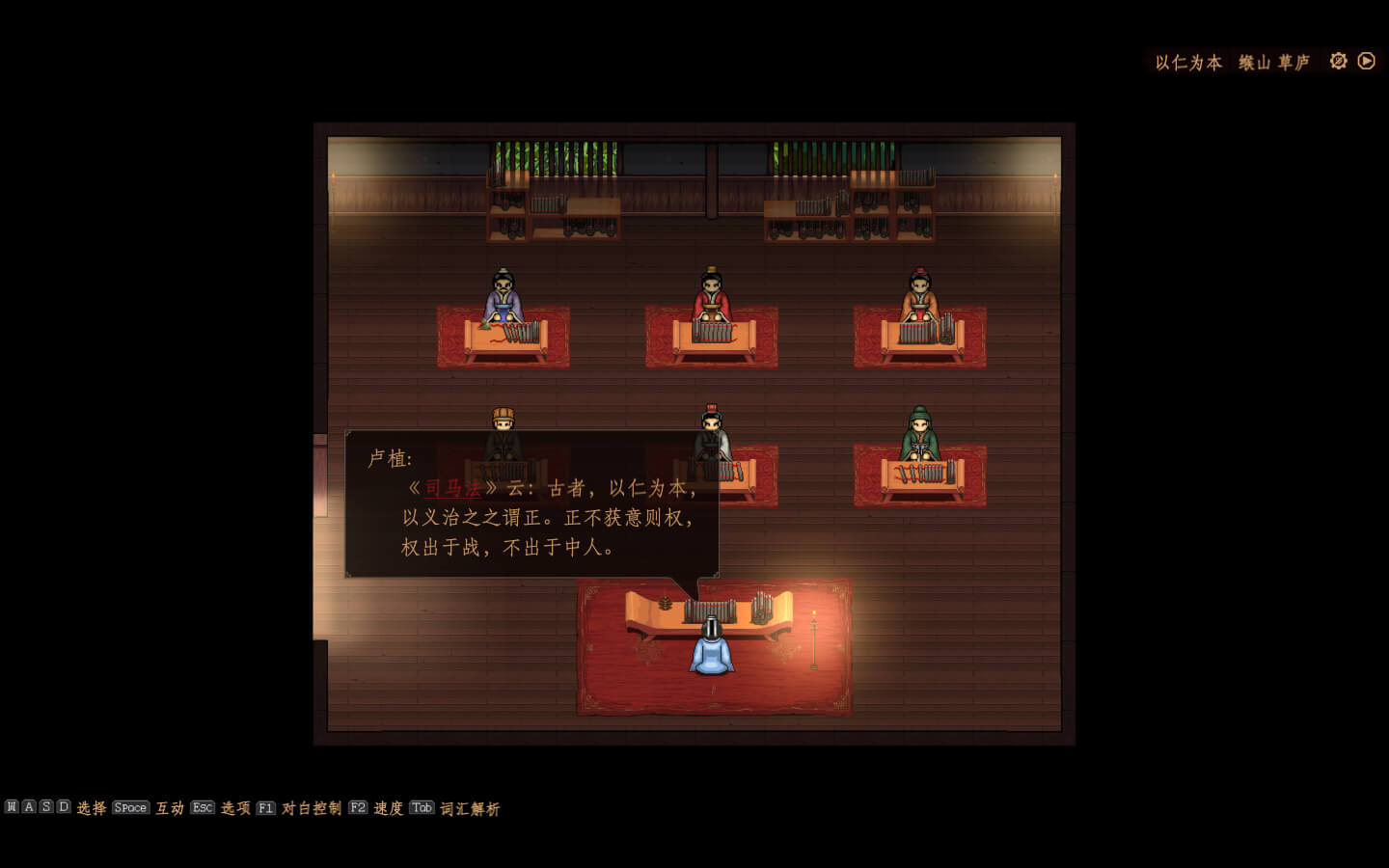The width and height of the screenshot is (1389, 868).
Task: Open the red 司马法 glossary term
Action: [452, 488]
